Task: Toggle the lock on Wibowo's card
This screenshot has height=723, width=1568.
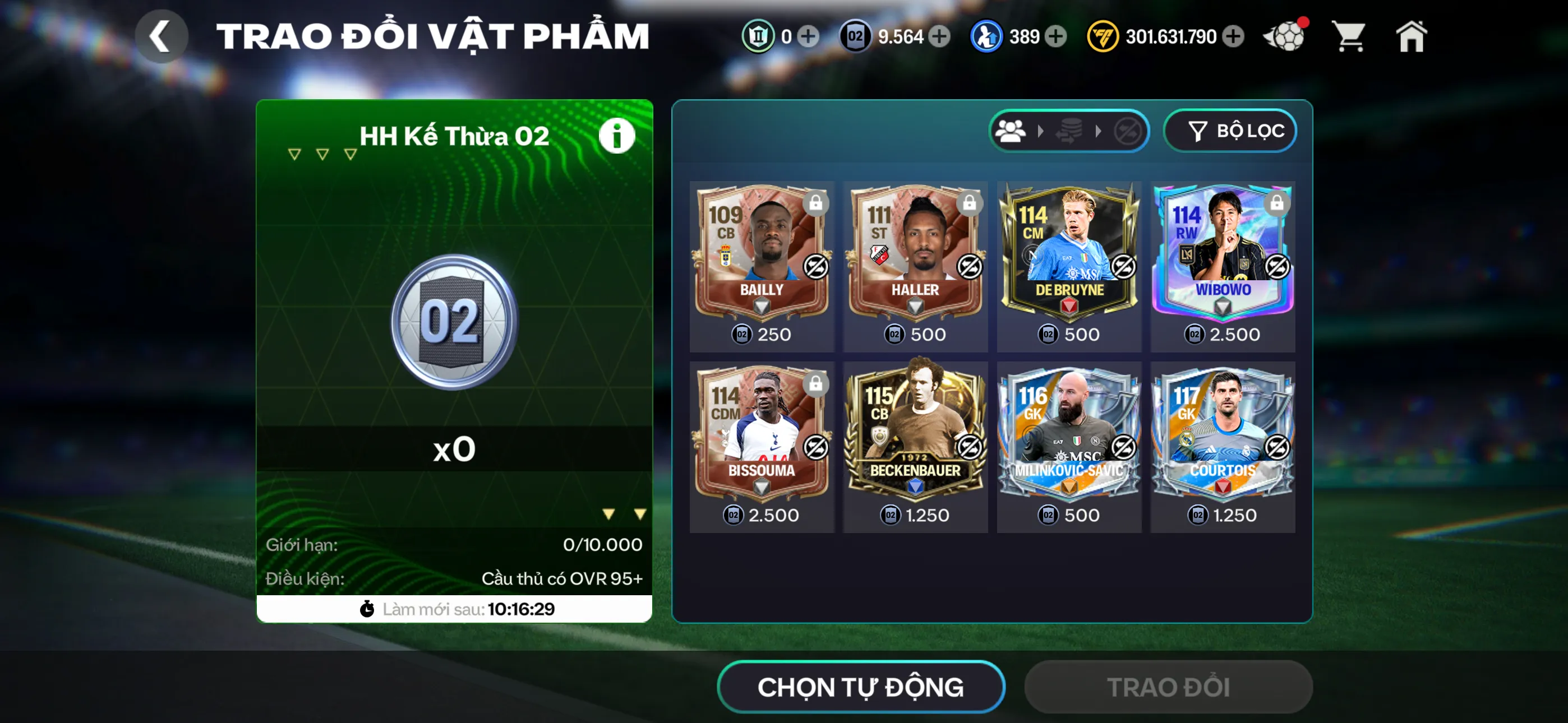Action: [1277, 204]
